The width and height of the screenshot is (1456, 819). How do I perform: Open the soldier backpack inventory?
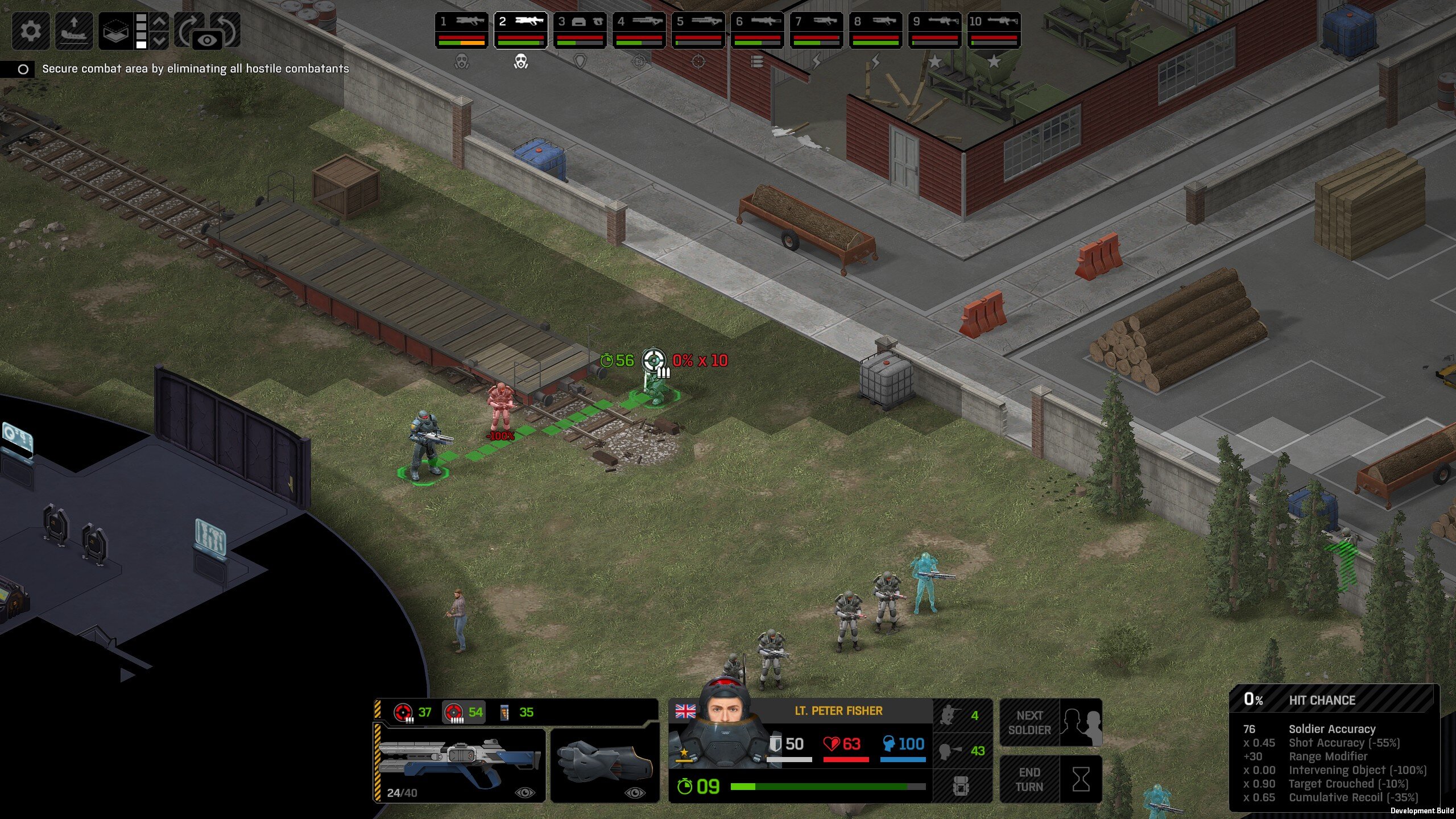[962, 786]
